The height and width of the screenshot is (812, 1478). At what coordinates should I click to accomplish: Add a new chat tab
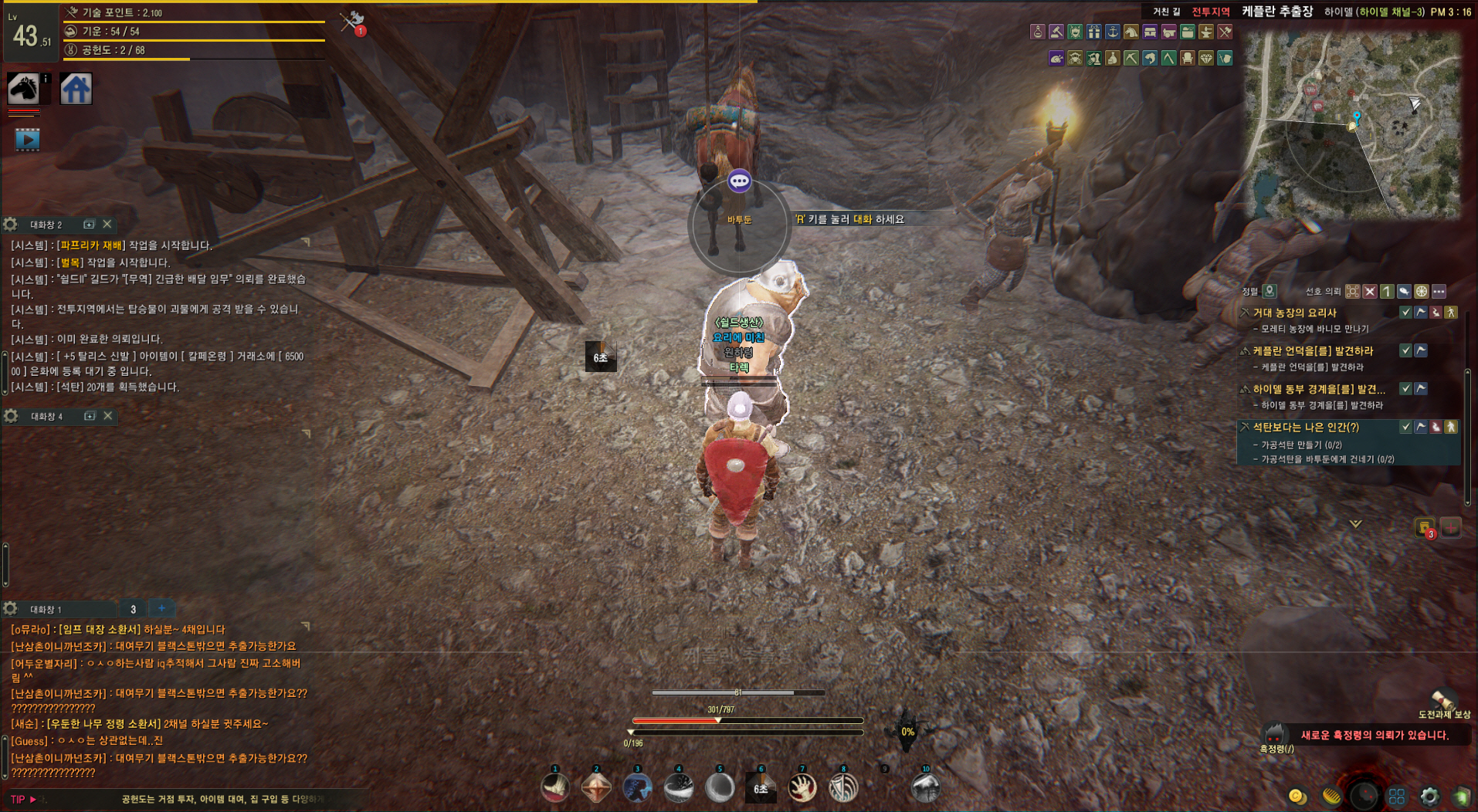(x=161, y=608)
